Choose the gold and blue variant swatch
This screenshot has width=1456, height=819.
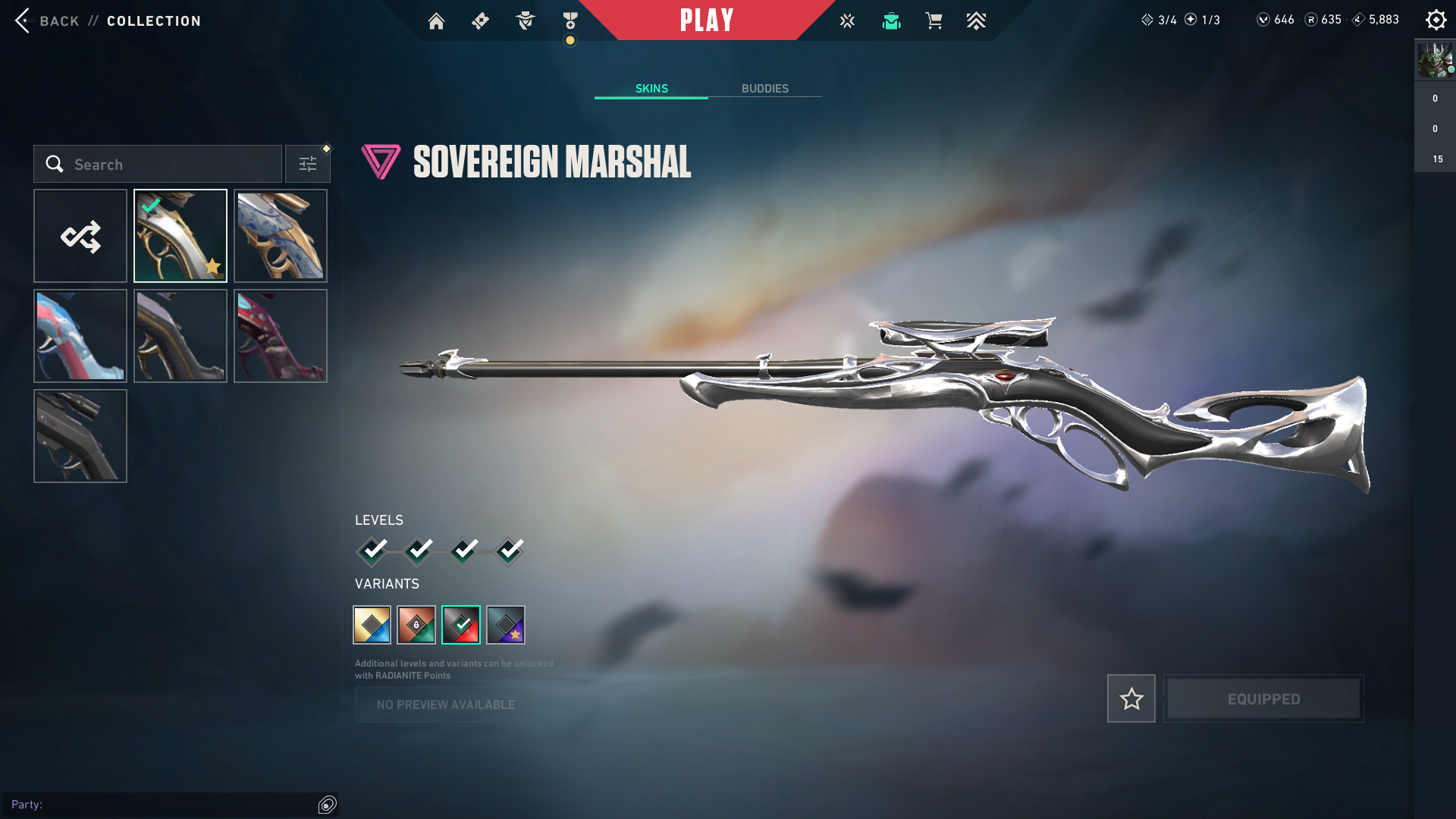pos(372,625)
